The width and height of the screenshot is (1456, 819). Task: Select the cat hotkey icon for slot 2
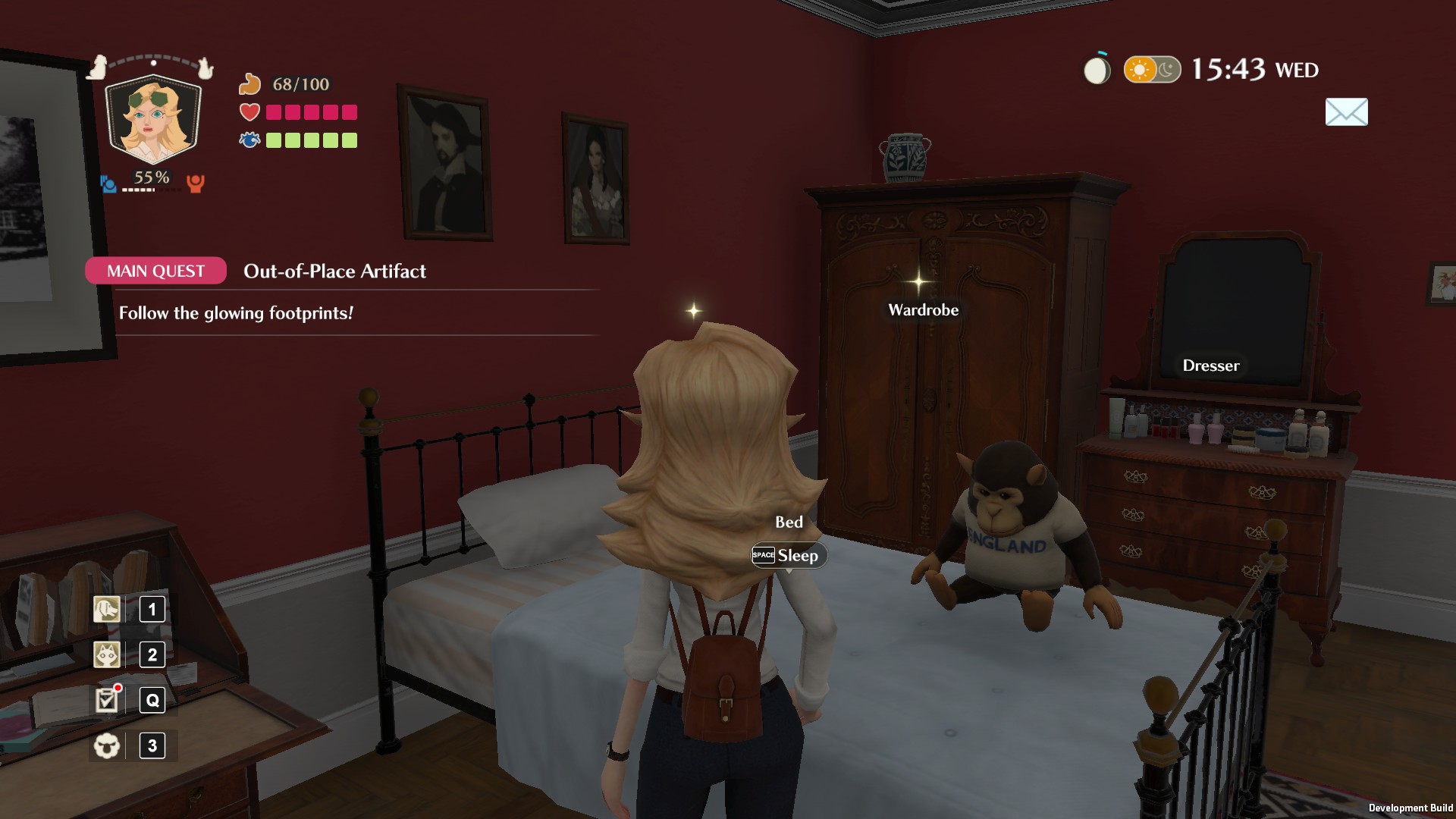click(x=106, y=654)
